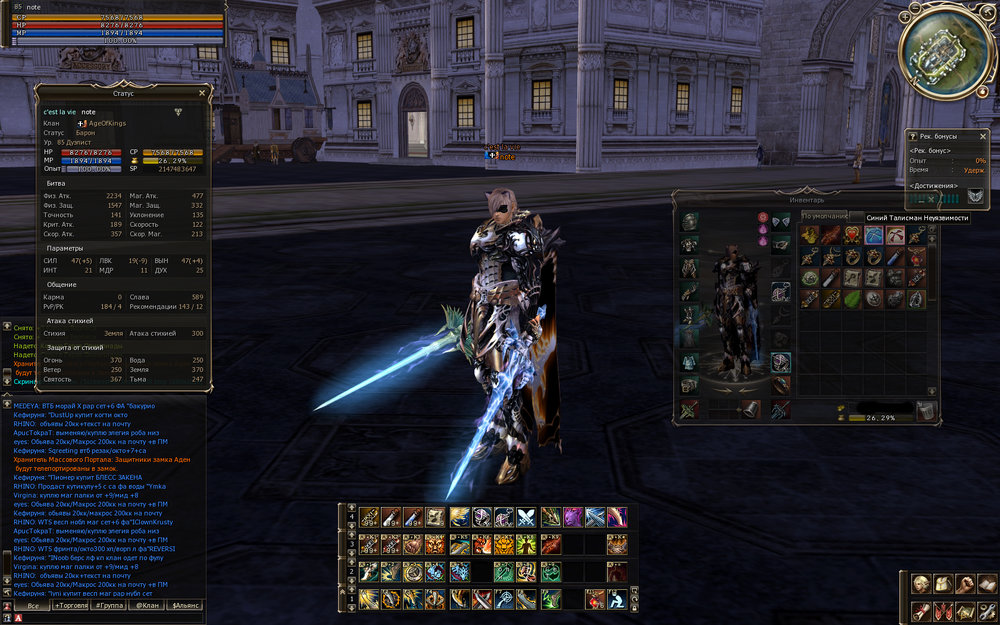This screenshot has width=1000, height=625.
Task: Select the equipped helmet slot
Action: point(690,221)
